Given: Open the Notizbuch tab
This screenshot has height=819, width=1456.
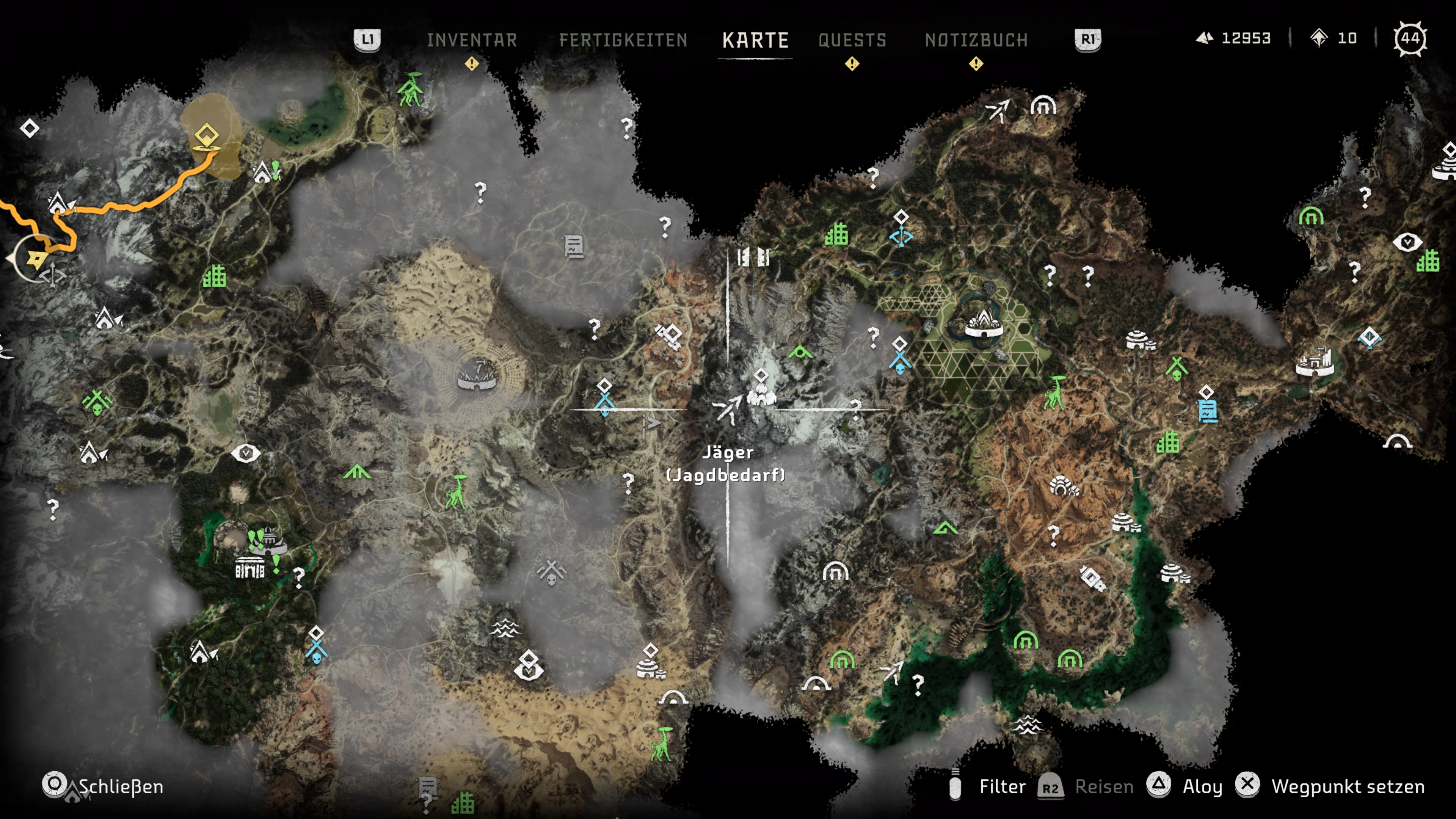Looking at the screenshot, I should click(976, 40).
